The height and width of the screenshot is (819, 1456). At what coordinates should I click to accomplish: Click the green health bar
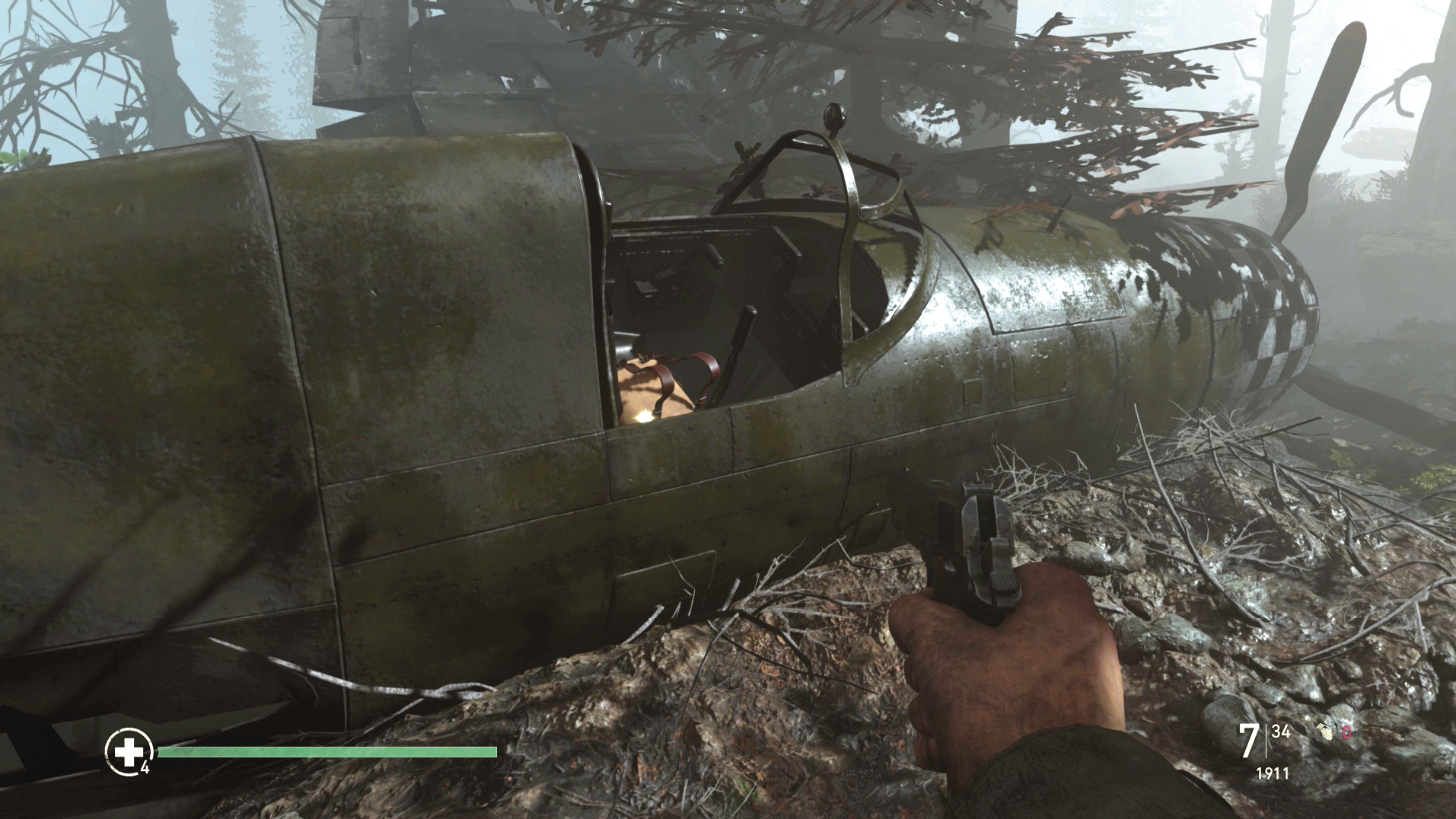pyautogui.click(x=327, y=754)
